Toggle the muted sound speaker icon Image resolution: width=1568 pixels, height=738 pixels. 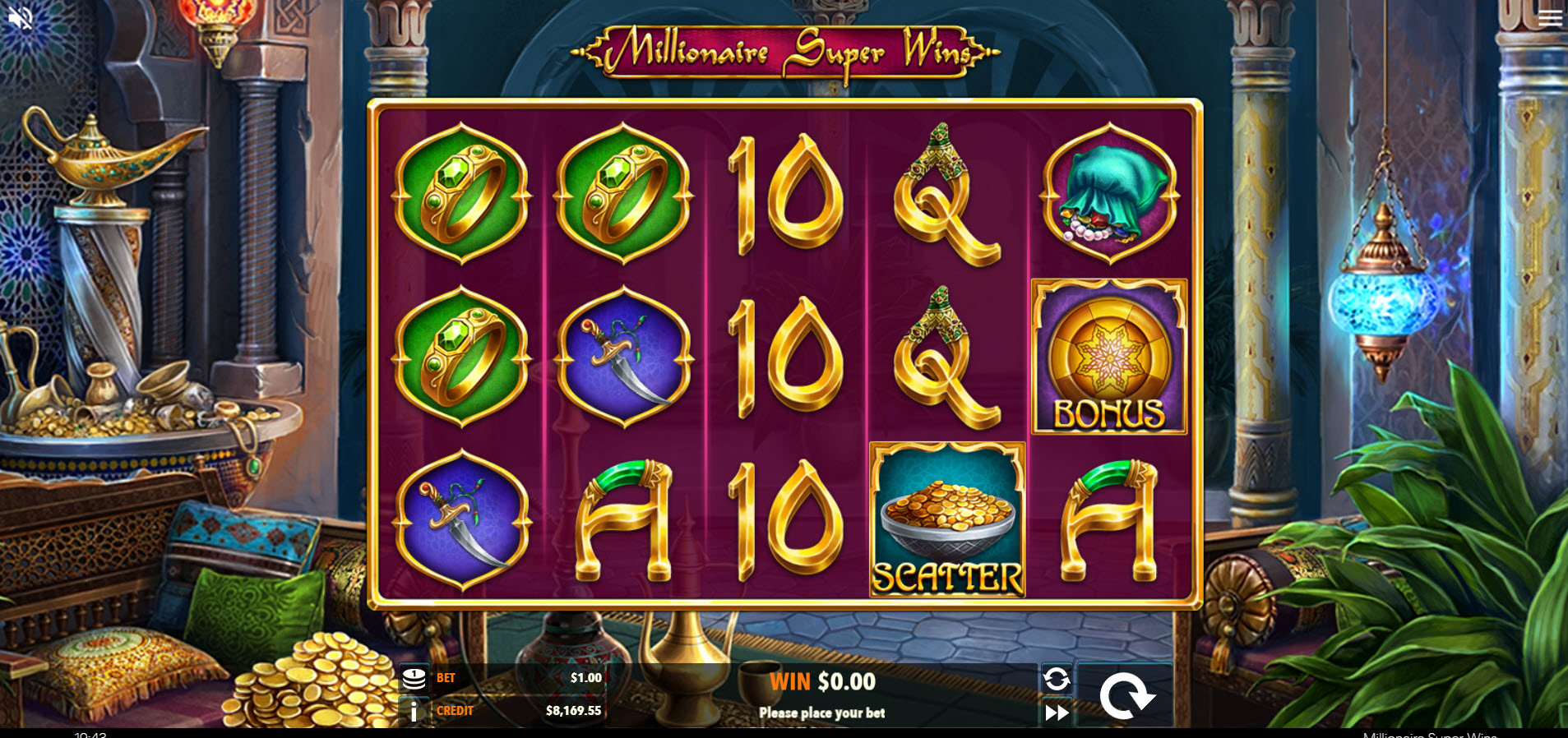(20, 18)
